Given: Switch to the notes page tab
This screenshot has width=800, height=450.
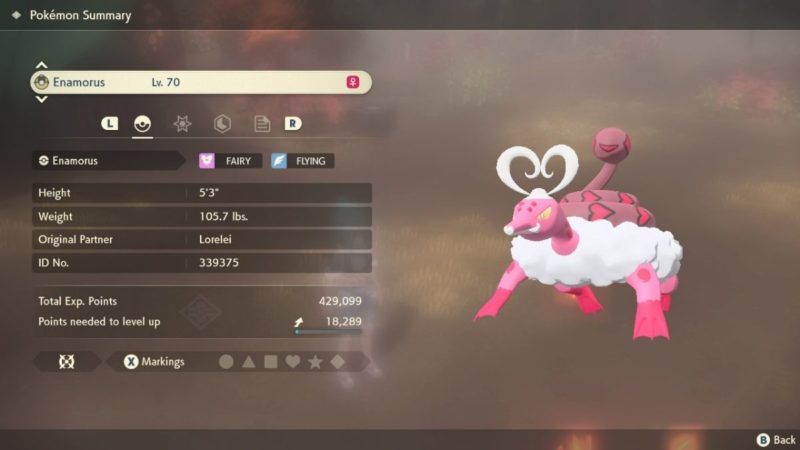Looking at the screenshot, I should tap(261, 124).
